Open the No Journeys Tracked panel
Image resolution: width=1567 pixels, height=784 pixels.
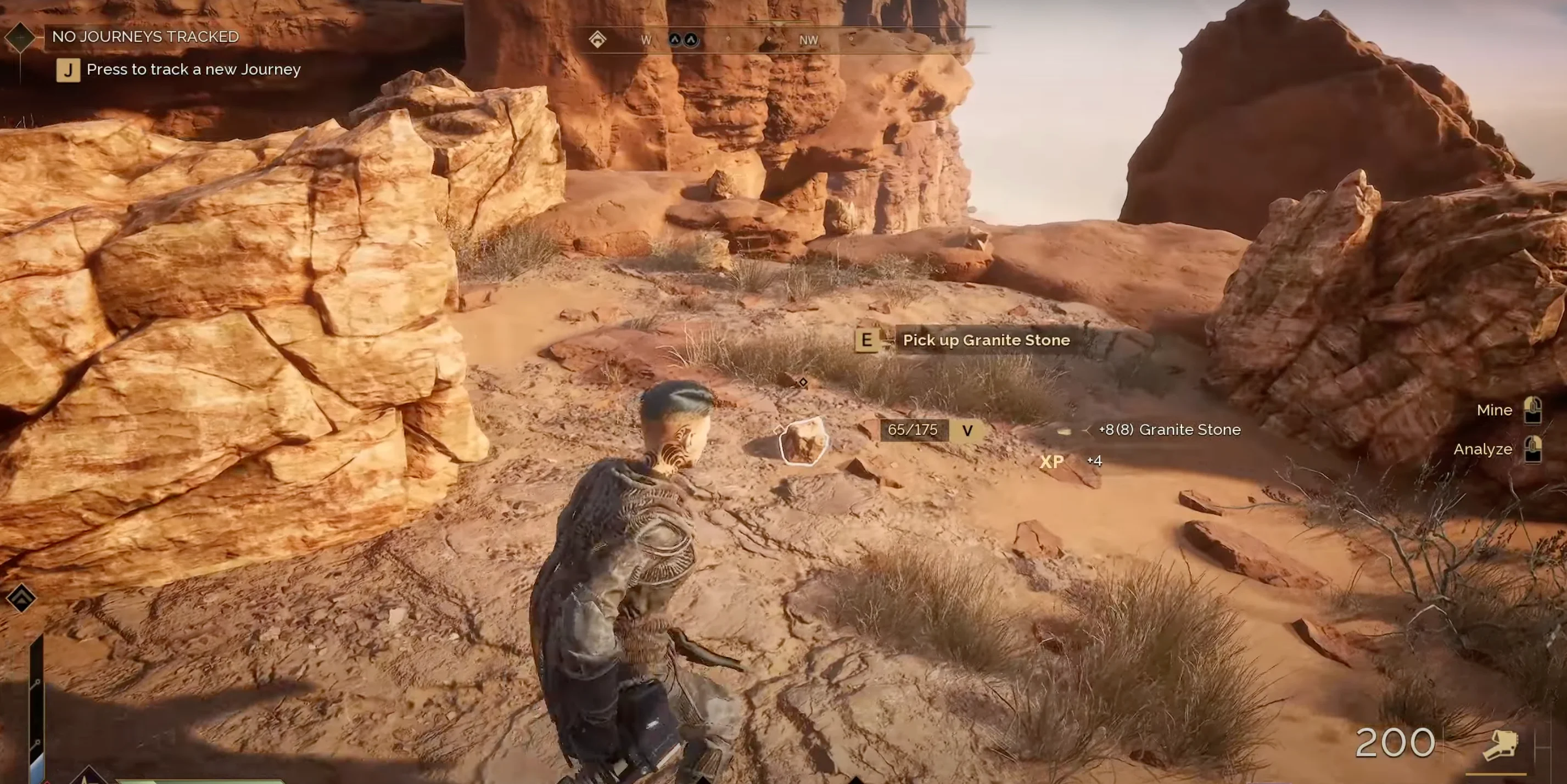point(145,36)
